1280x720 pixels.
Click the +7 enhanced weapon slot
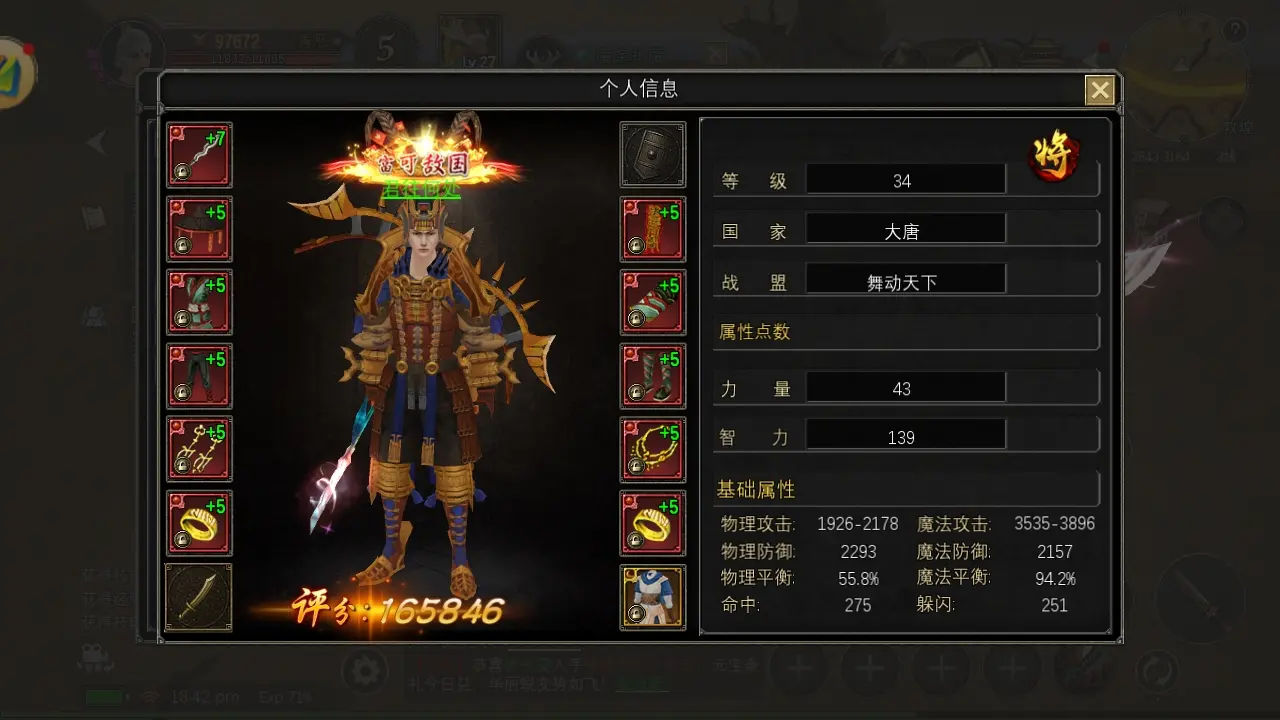[x=199, y=155]
